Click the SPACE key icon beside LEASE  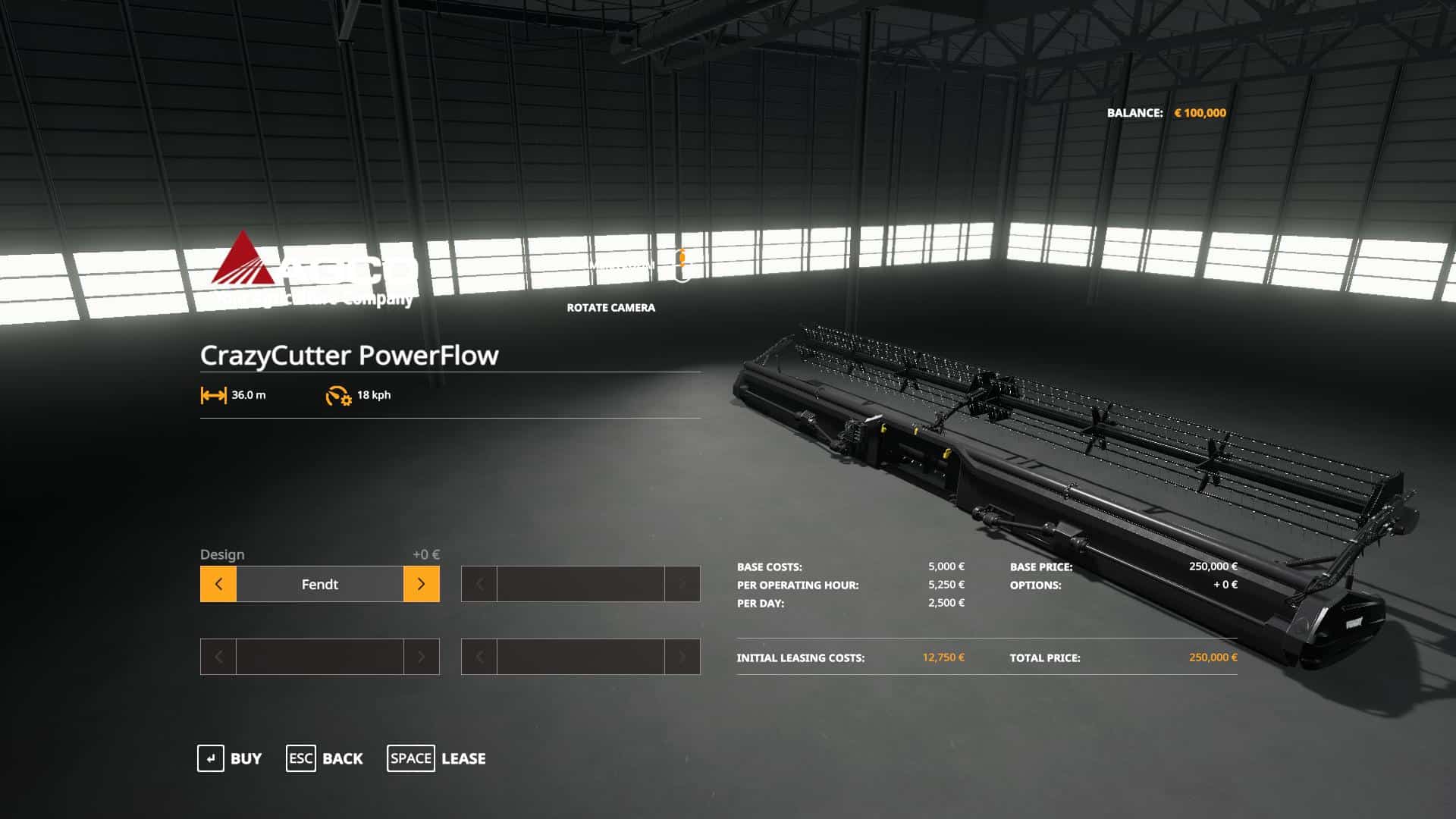tap(410, 758)
